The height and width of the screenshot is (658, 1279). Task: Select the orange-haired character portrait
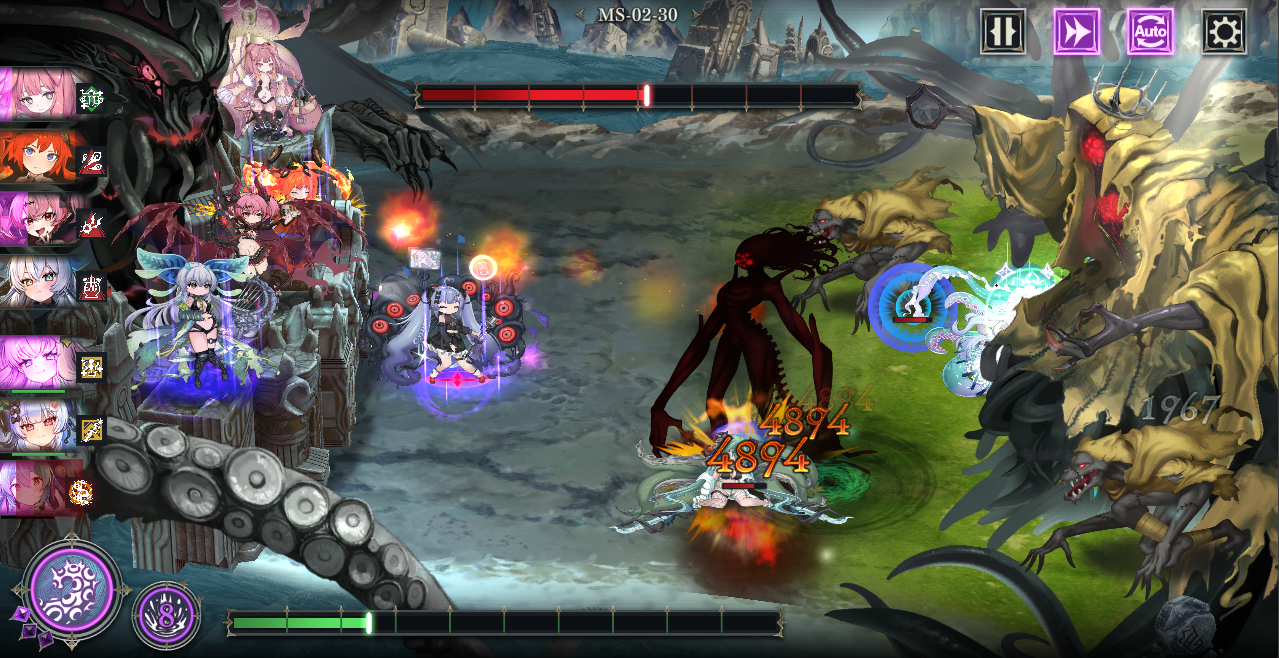click(x=40, y=157)
